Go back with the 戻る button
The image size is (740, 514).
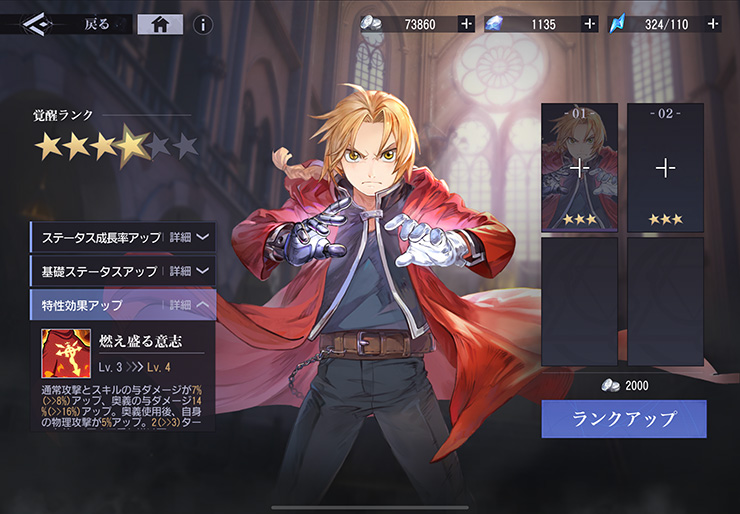(x=96, y=24)
